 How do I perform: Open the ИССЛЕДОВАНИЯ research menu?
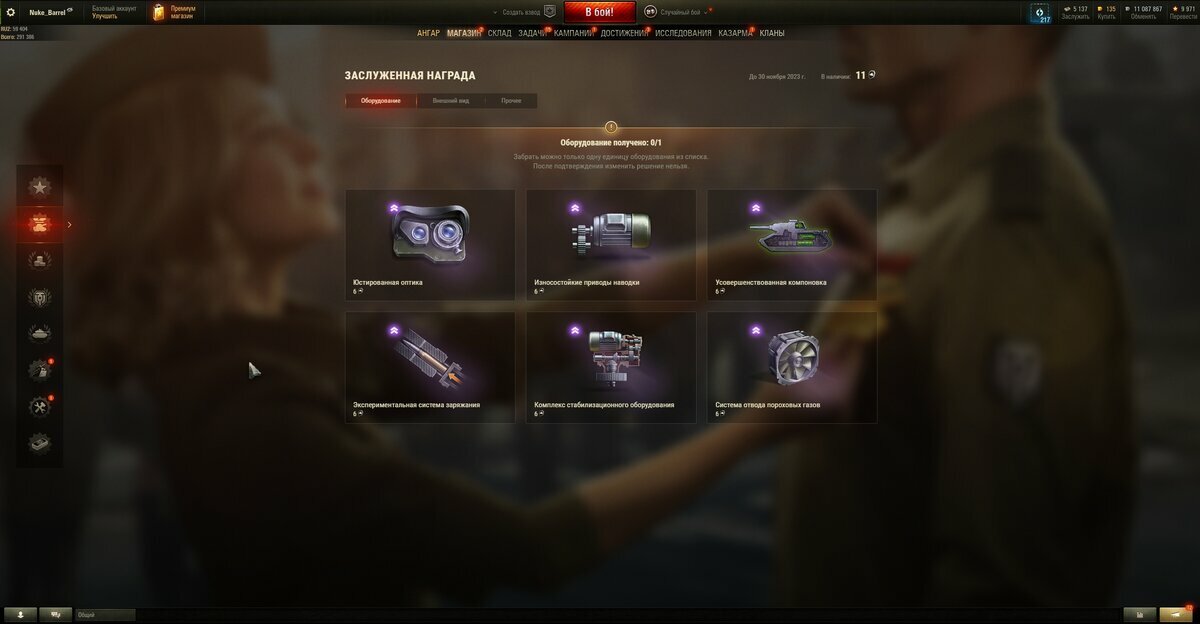pos(683,33)
